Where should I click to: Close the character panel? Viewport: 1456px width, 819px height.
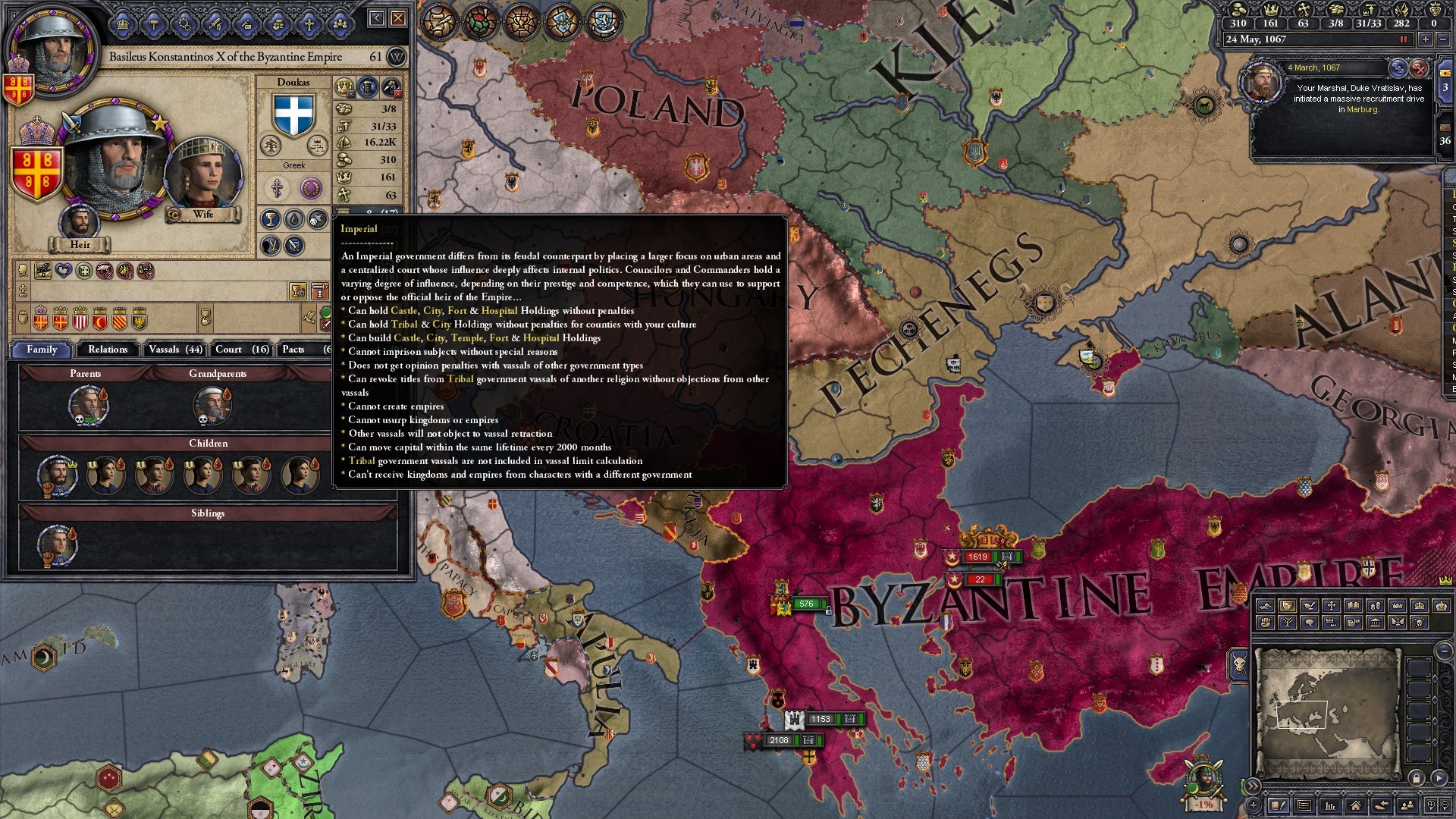click(x=398, y=18)
